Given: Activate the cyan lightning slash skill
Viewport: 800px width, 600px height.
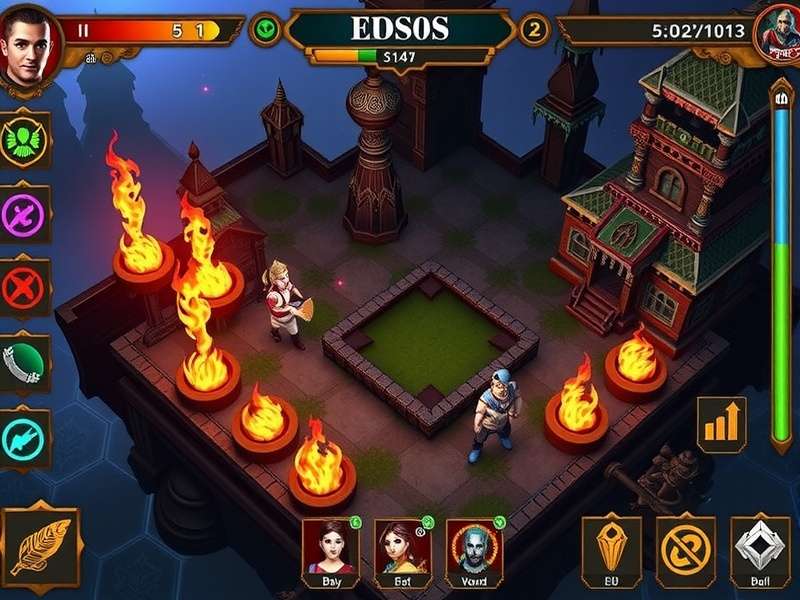Looking at the screenshot, I should coord(25,437).
